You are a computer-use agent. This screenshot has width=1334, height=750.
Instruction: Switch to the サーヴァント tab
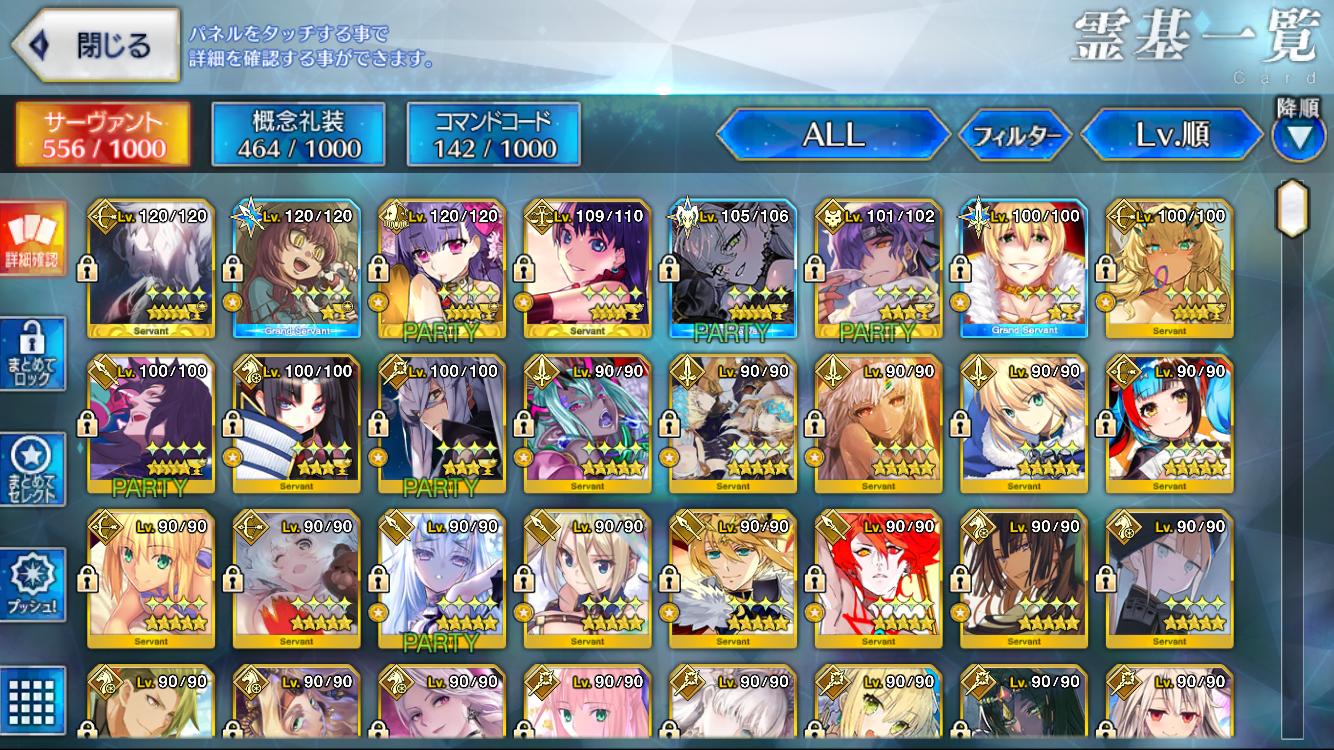click(103, 135)
